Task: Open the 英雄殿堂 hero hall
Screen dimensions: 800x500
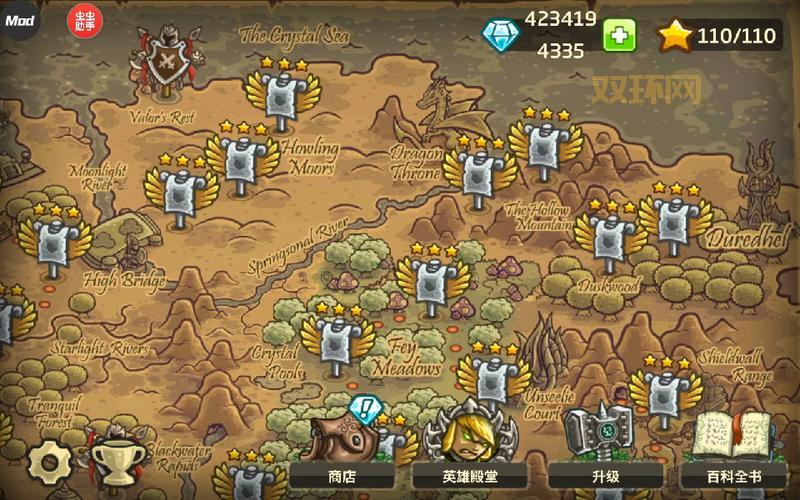Action: tap(469, 477)
